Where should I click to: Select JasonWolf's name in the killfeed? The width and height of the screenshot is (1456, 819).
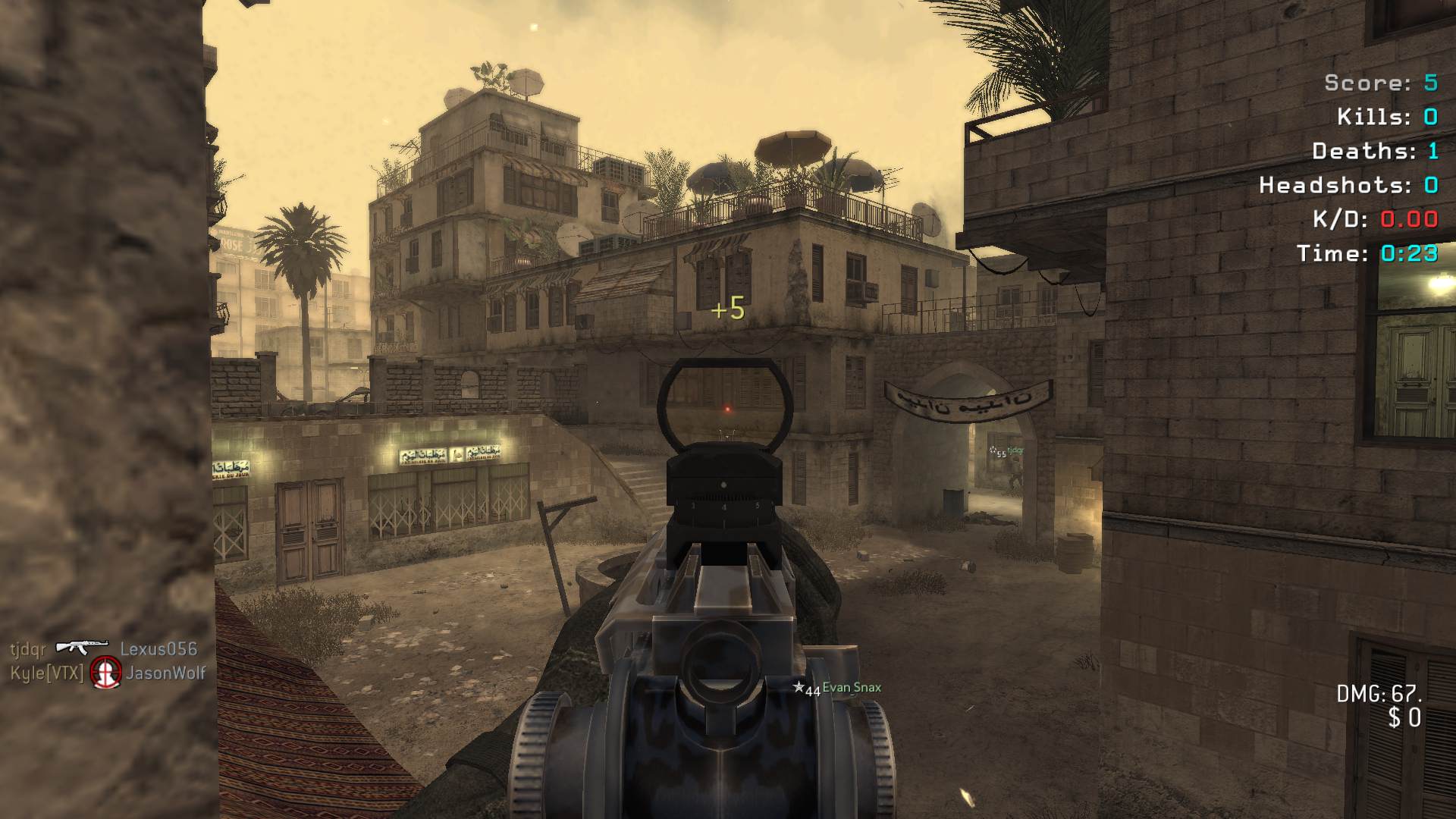click(166, 673)
